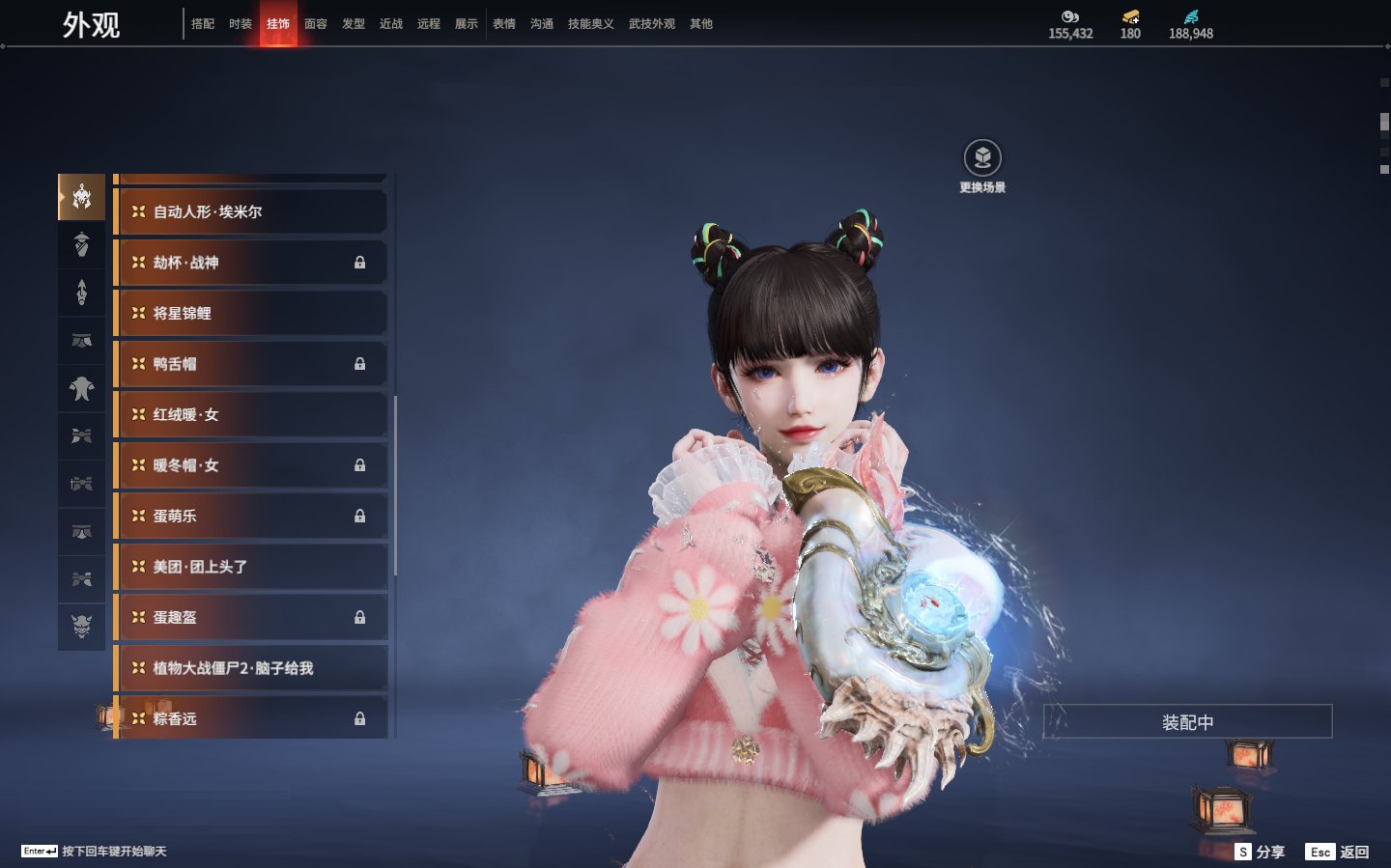
Task: Select the locked 蛋萌乐 entry
Action: coord(250,516)
